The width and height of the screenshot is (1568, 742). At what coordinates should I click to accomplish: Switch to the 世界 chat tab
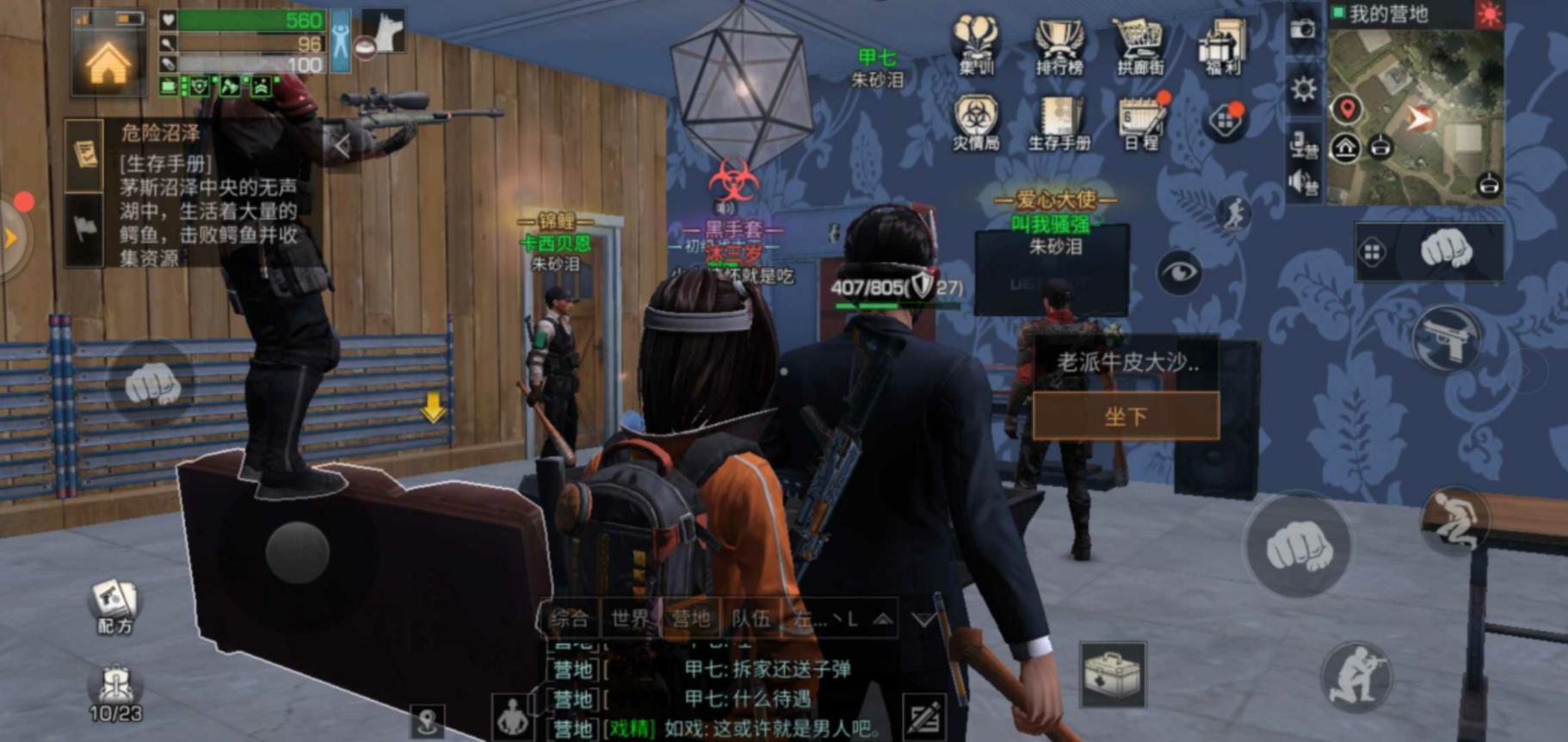coord(630,618)
